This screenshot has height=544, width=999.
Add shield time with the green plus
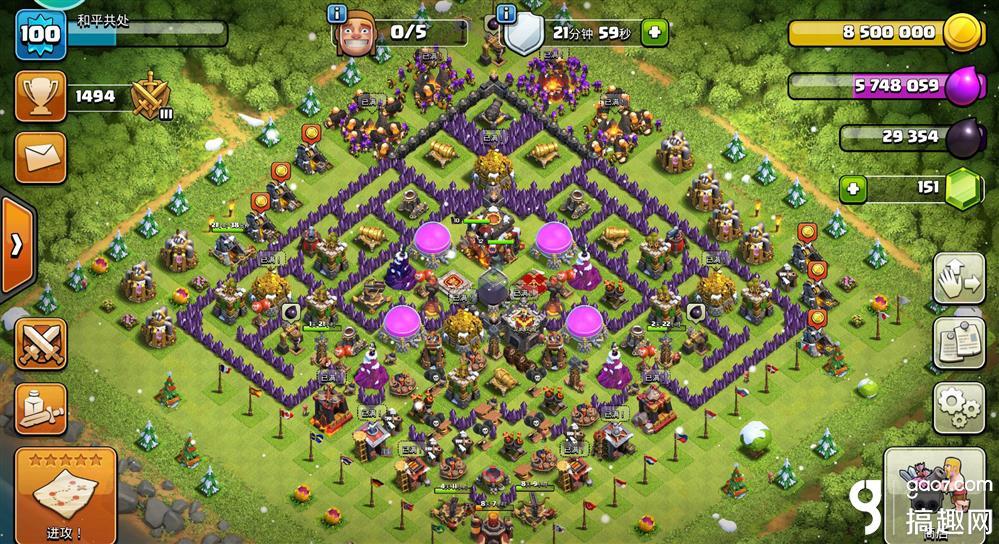pyautogui.click(x=655, y=32)
